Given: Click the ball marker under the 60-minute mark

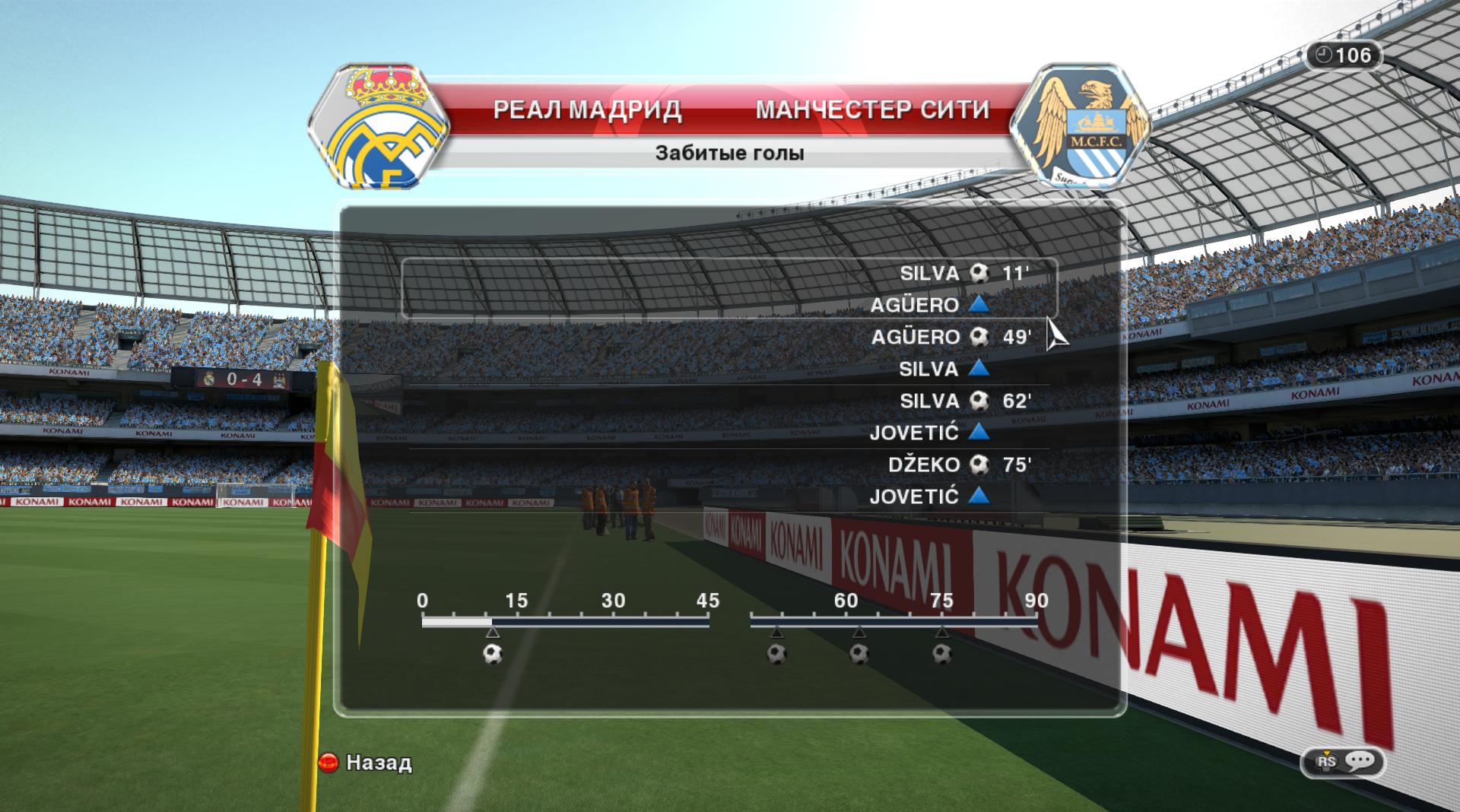Looking at the screenshot, I should [x=859, y=654].
